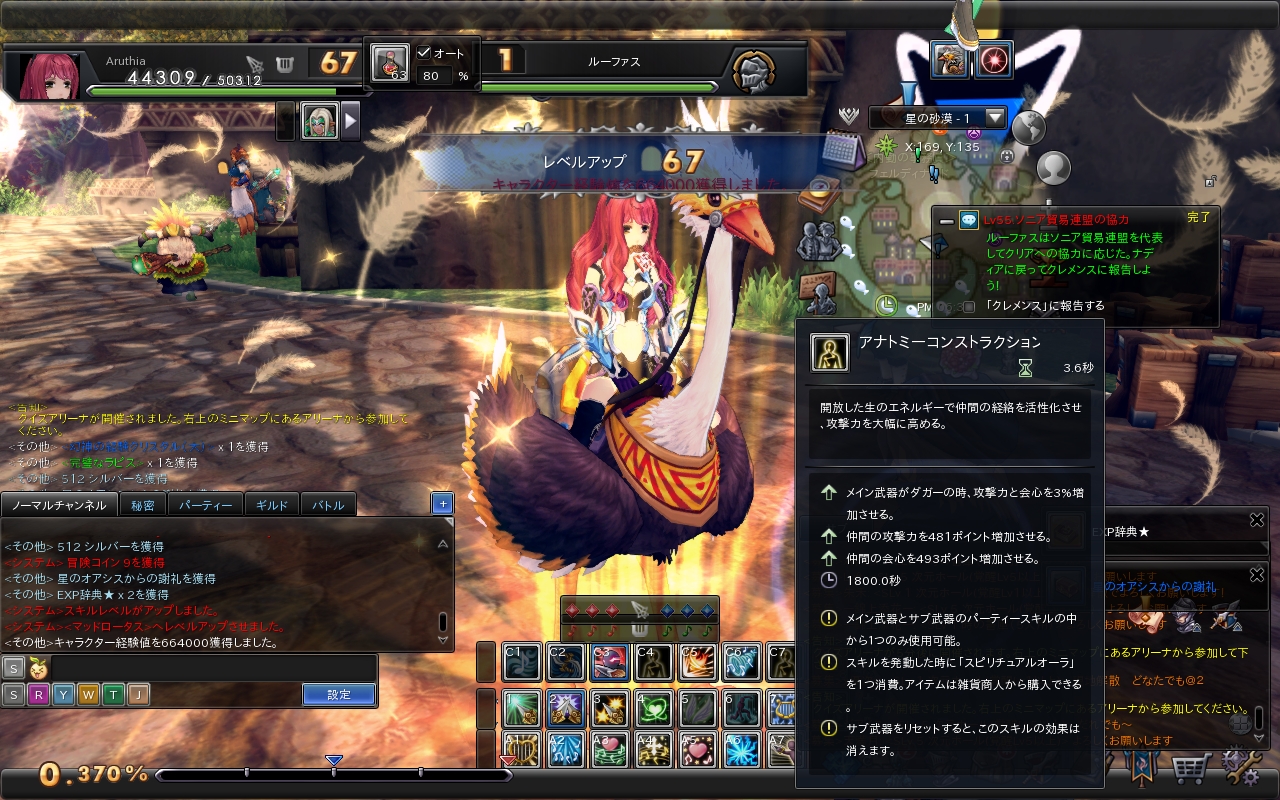Screen dimensions: 1280x800
Task: Check the box beside 「クレメンス」に報告する quest objective
Action: pos(970,305)
